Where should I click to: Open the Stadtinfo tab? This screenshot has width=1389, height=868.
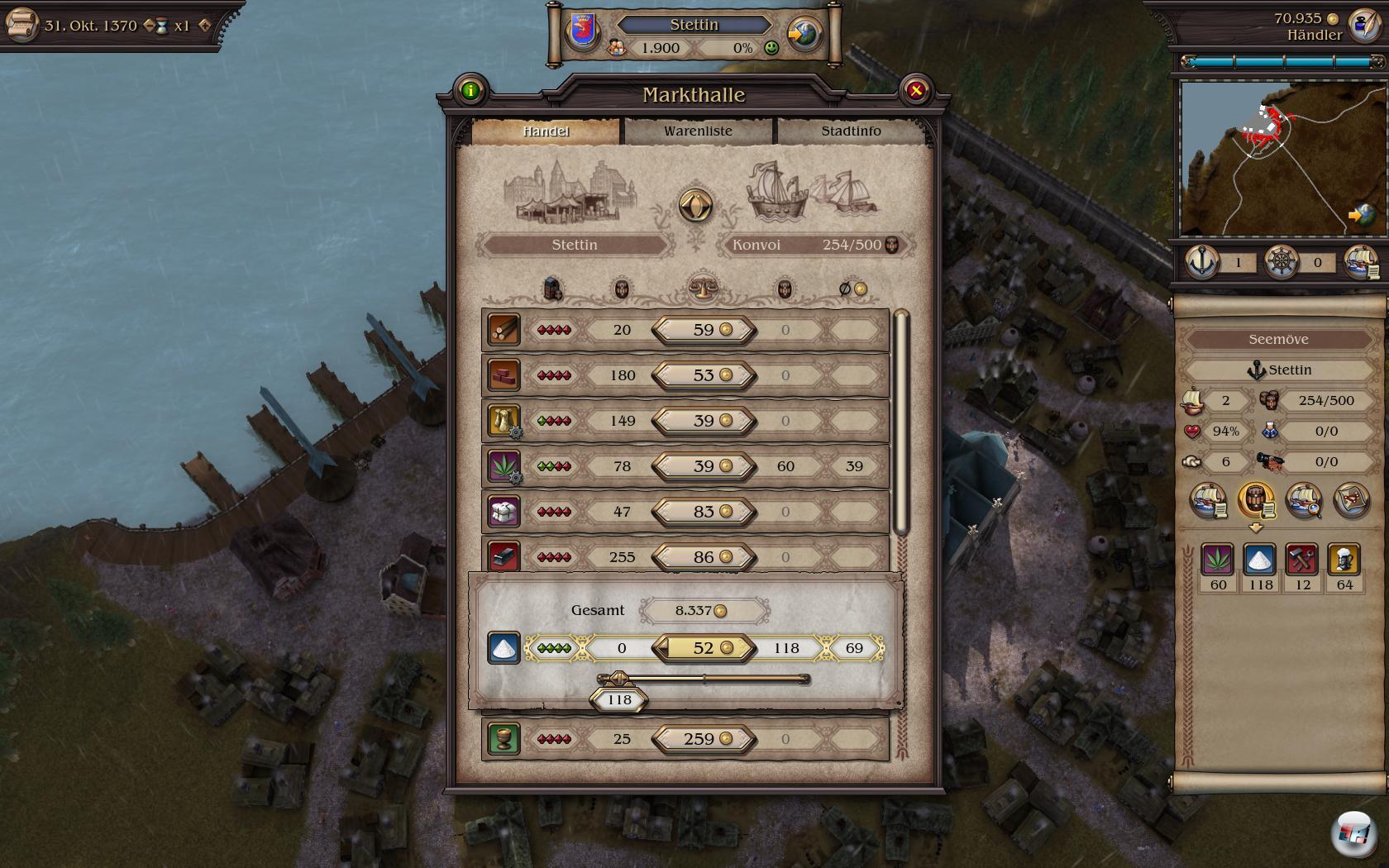[x=851, y=131]
